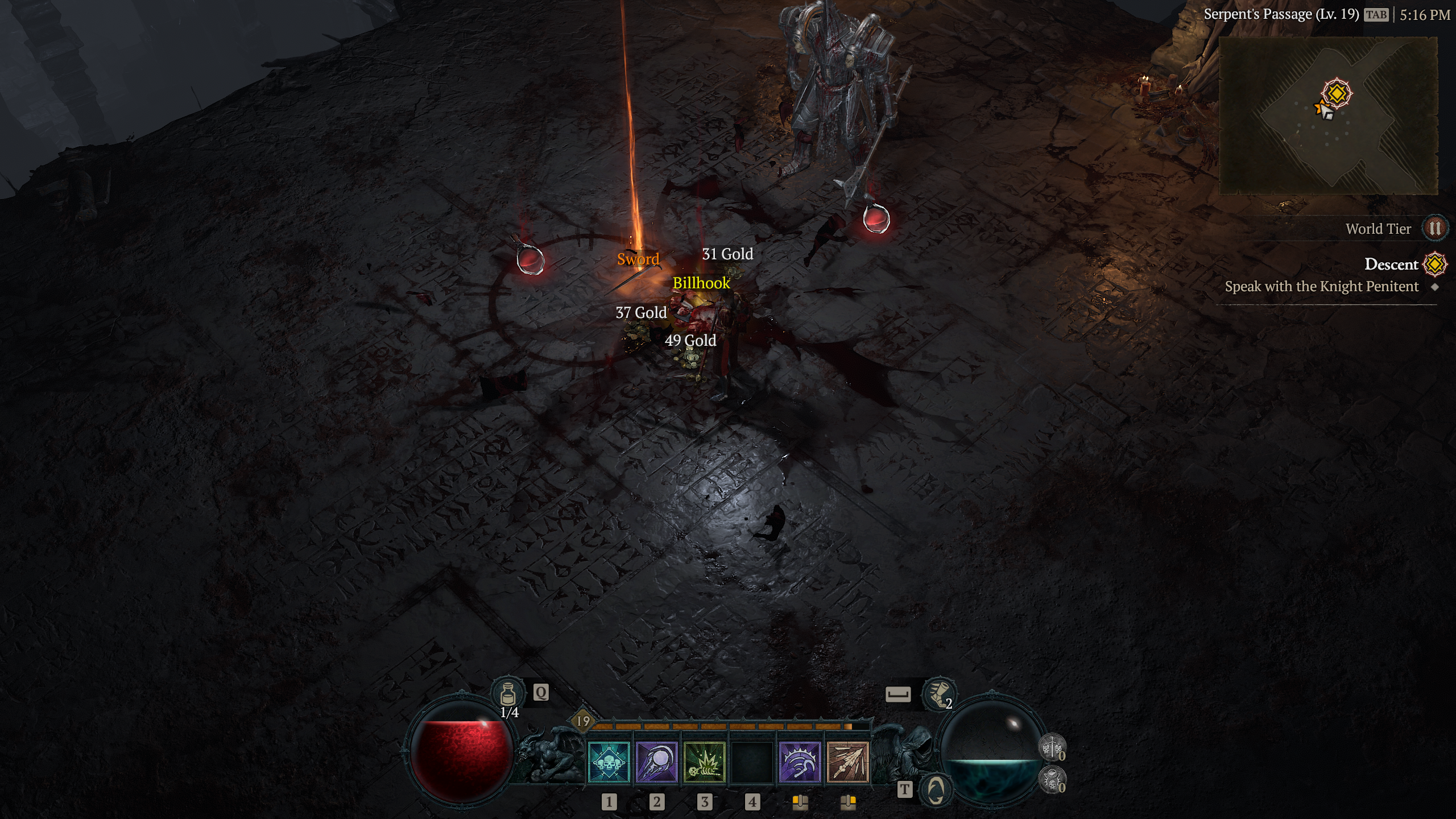1456x819 pixels.
Task: Trigger the green Corpse Explosion skill
Action: [704, 762]
